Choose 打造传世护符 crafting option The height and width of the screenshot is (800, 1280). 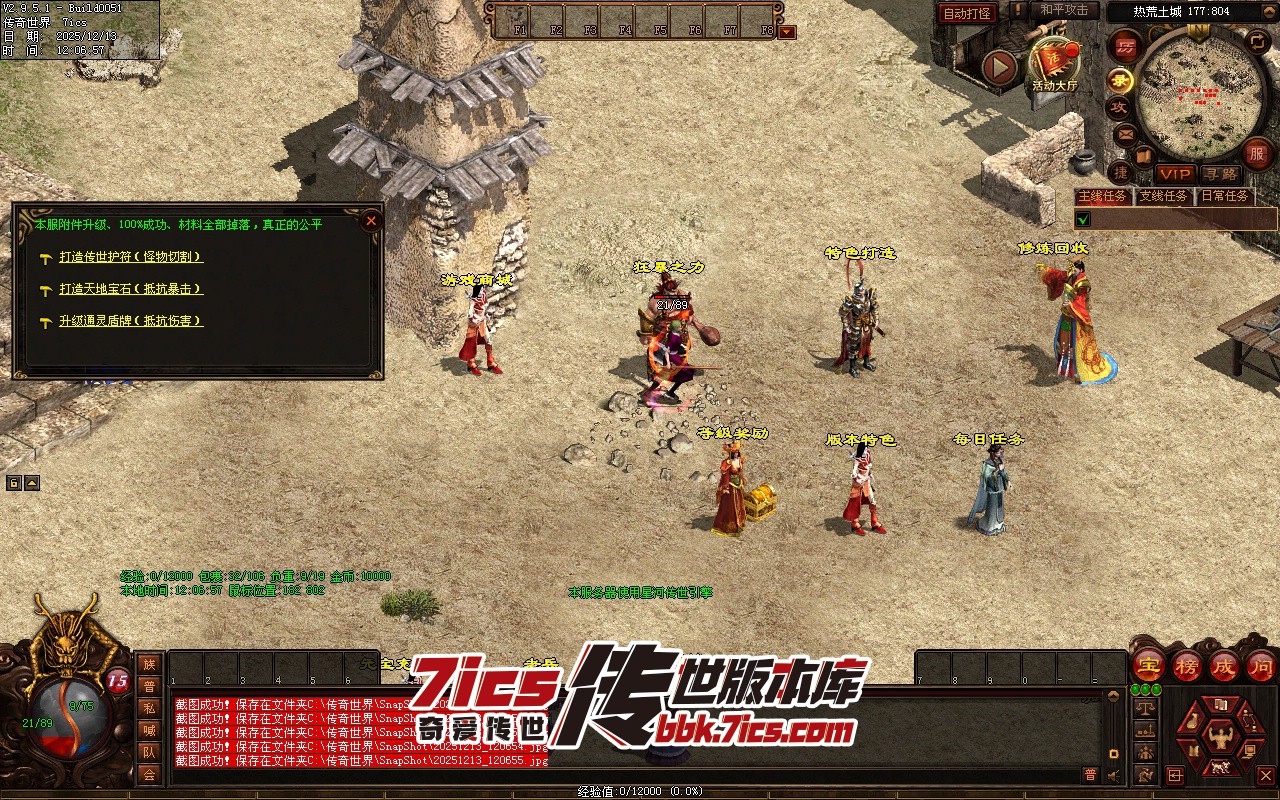pos(131,257)
